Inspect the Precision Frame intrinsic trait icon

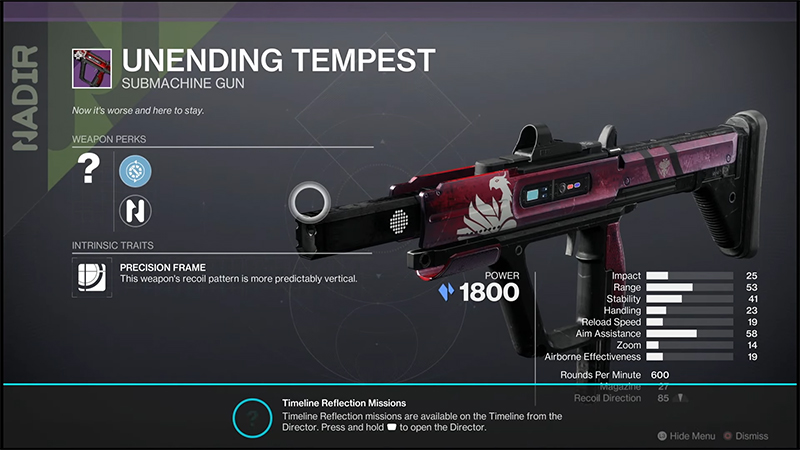tap(90, 277)
